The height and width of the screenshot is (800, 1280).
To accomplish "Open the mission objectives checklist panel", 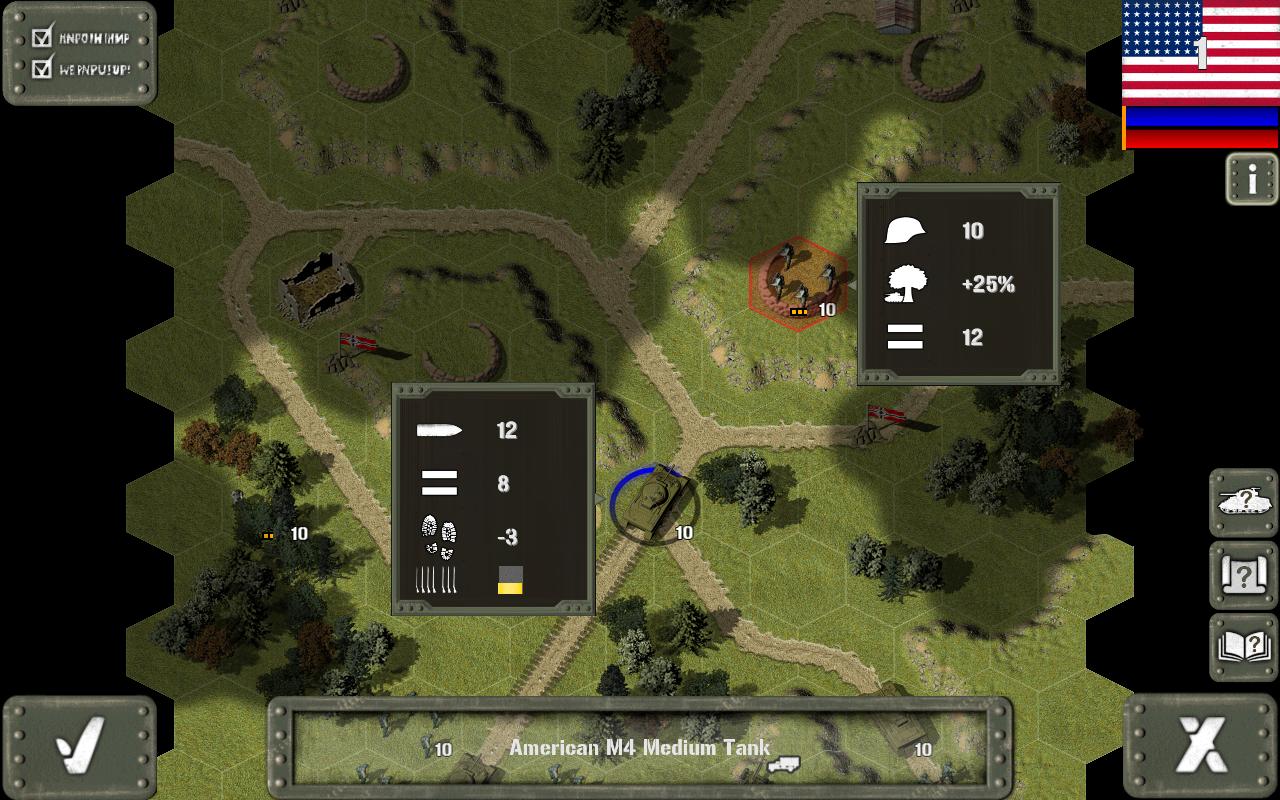I will click(x=80, y=54).
